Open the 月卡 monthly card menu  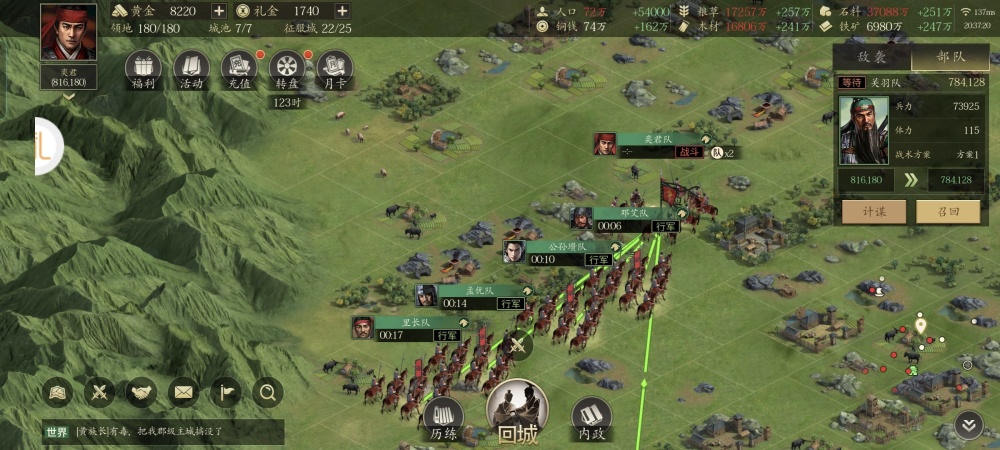[x=335, y=68]
